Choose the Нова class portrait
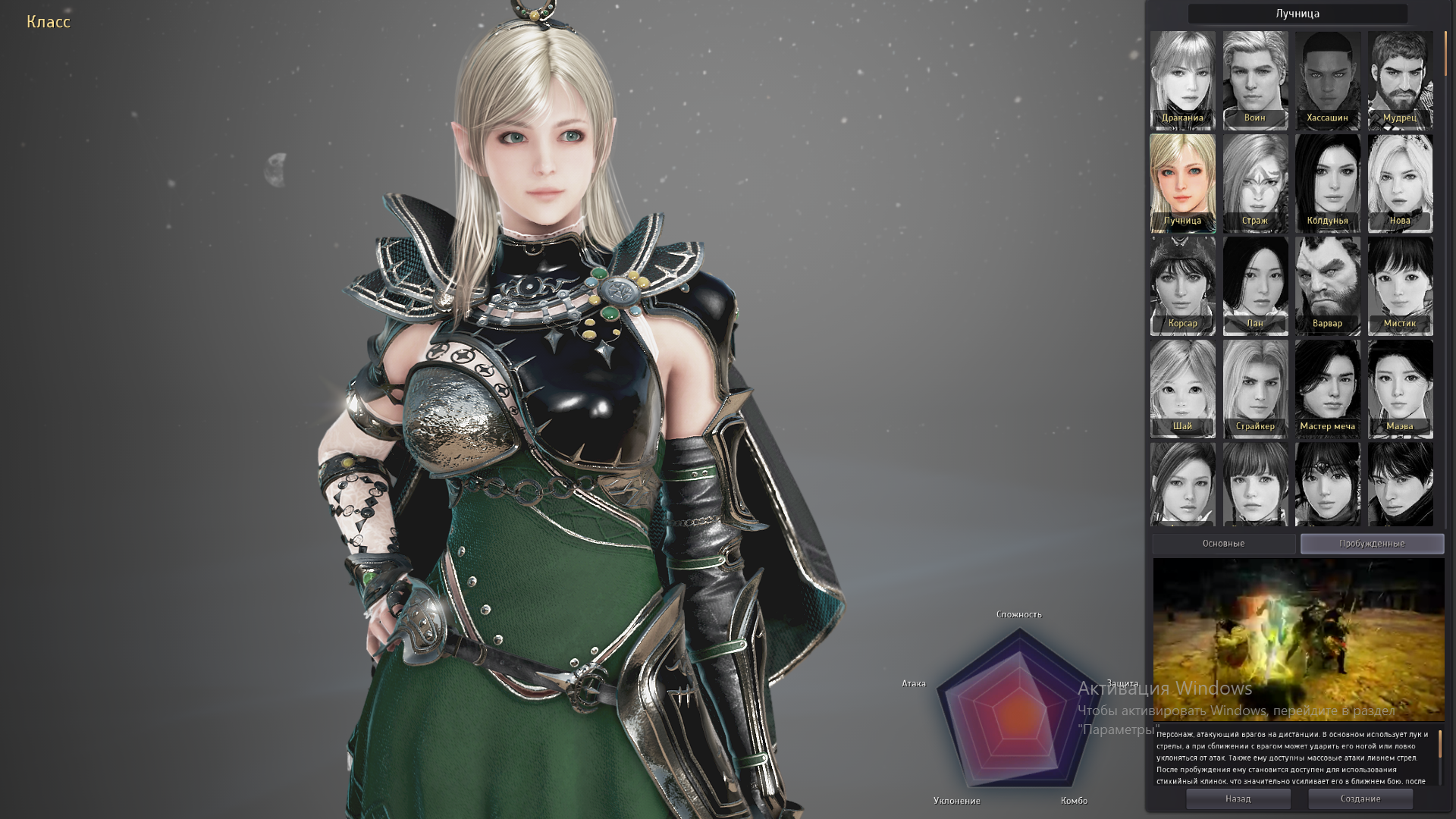 (x=1400, y=182)
